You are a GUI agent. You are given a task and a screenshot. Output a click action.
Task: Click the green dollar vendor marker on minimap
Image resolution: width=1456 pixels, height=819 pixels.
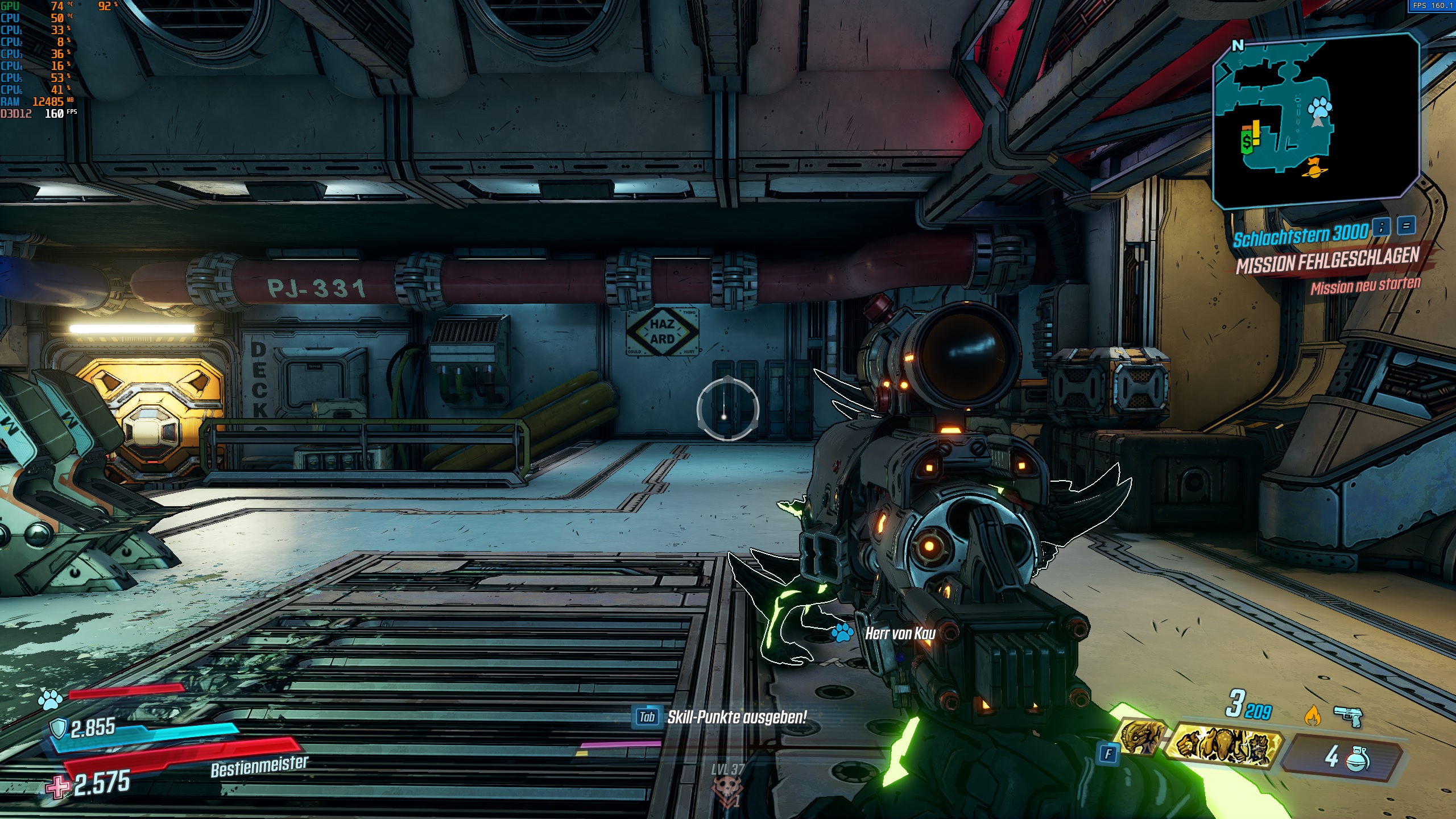(1246, 142)
